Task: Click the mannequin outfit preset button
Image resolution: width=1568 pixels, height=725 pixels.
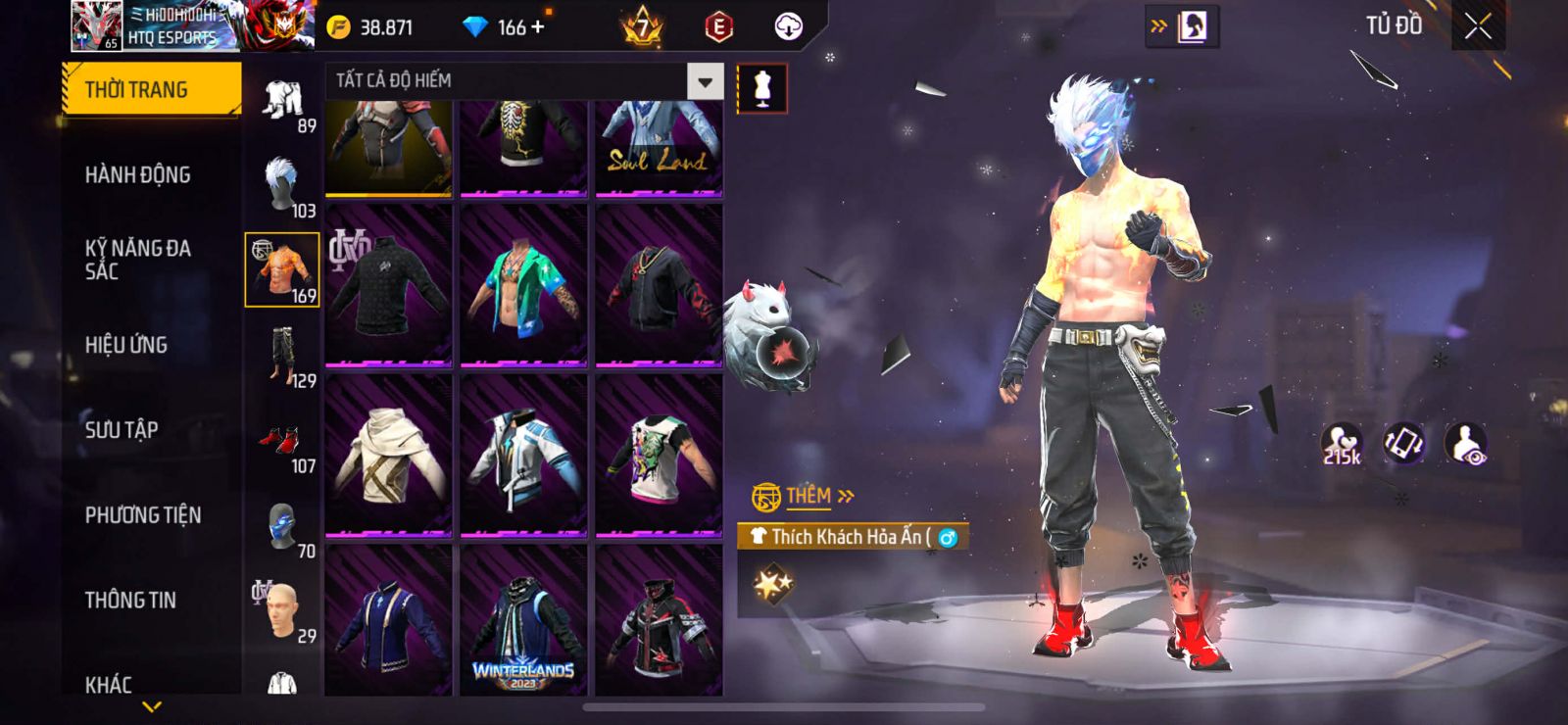Action: pos(761,89)
